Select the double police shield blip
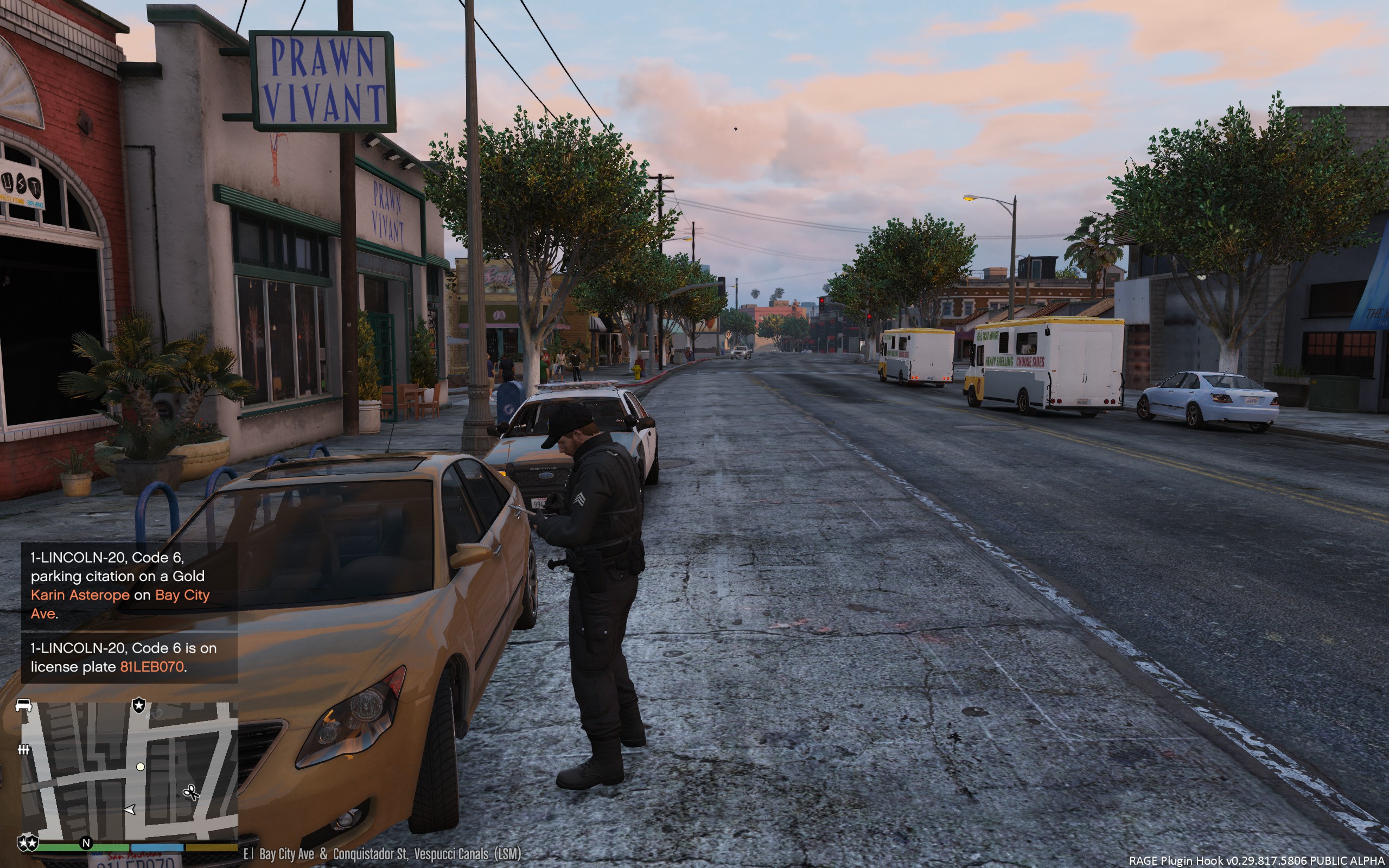This screenshot has width=1389, height=868. pos(28,843)
